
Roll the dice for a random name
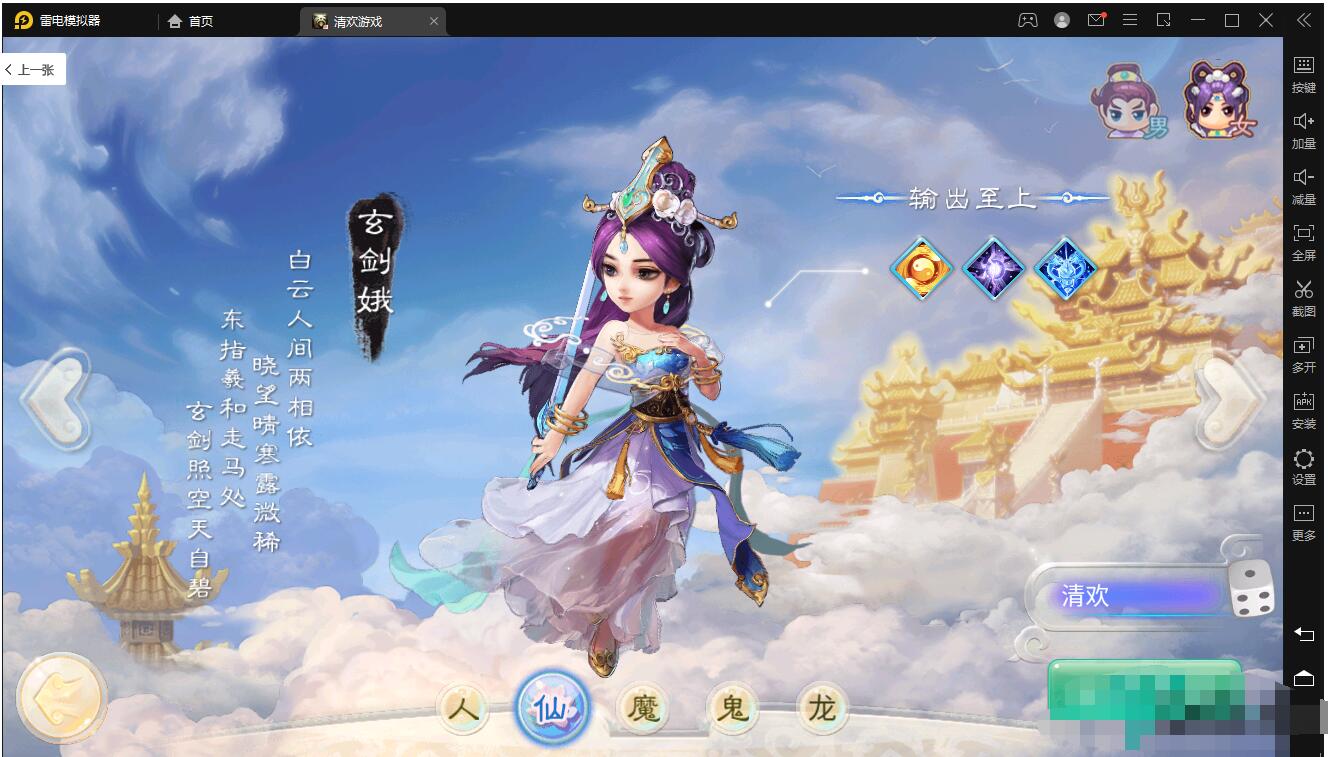pos(1251,589)
